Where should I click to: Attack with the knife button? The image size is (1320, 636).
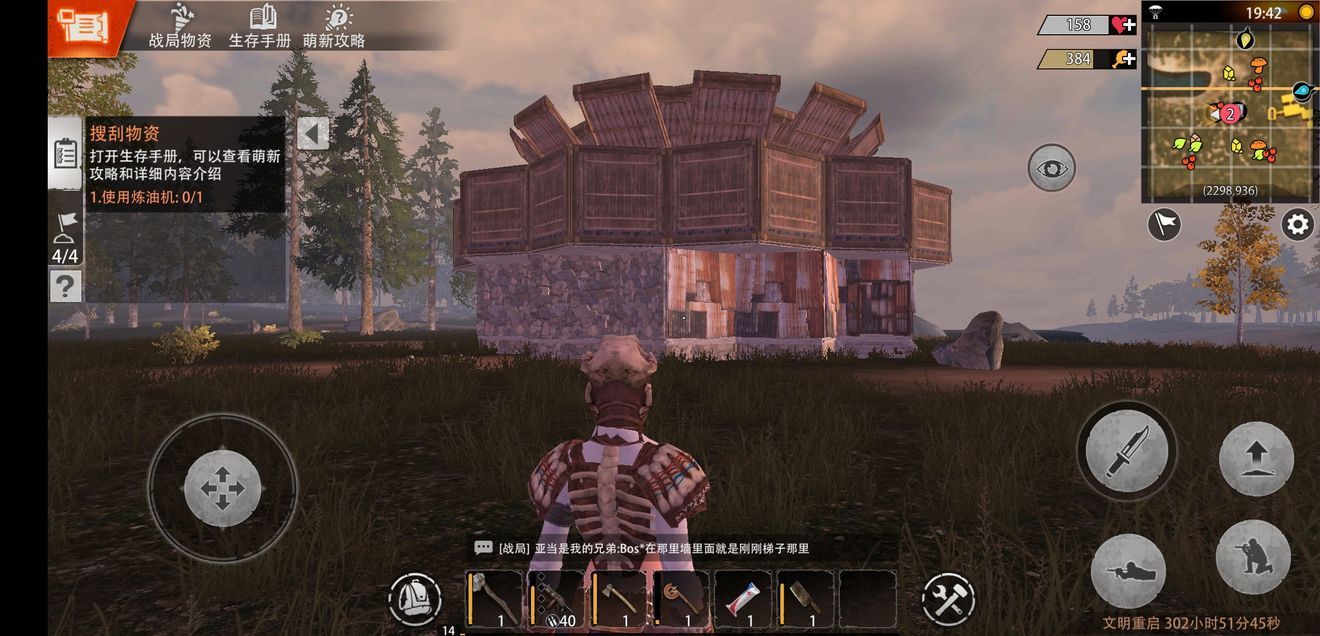pos(1126,450)
